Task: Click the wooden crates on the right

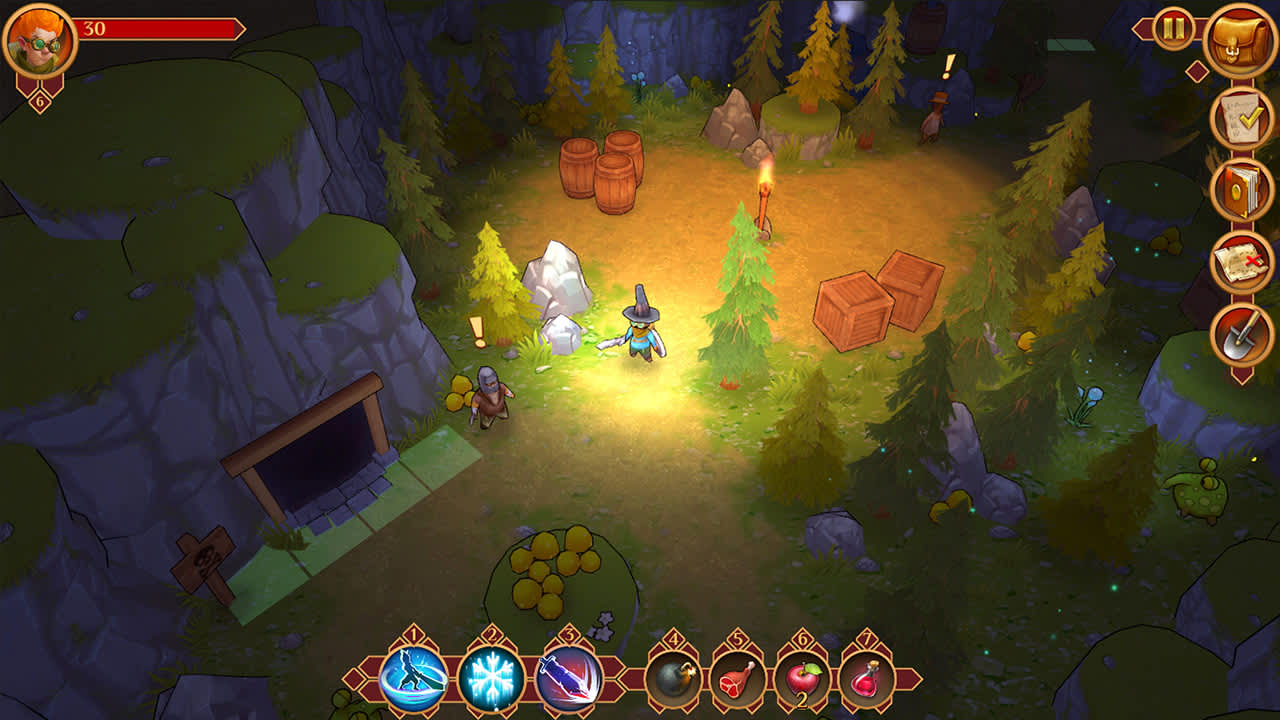Action: (880, 300)
